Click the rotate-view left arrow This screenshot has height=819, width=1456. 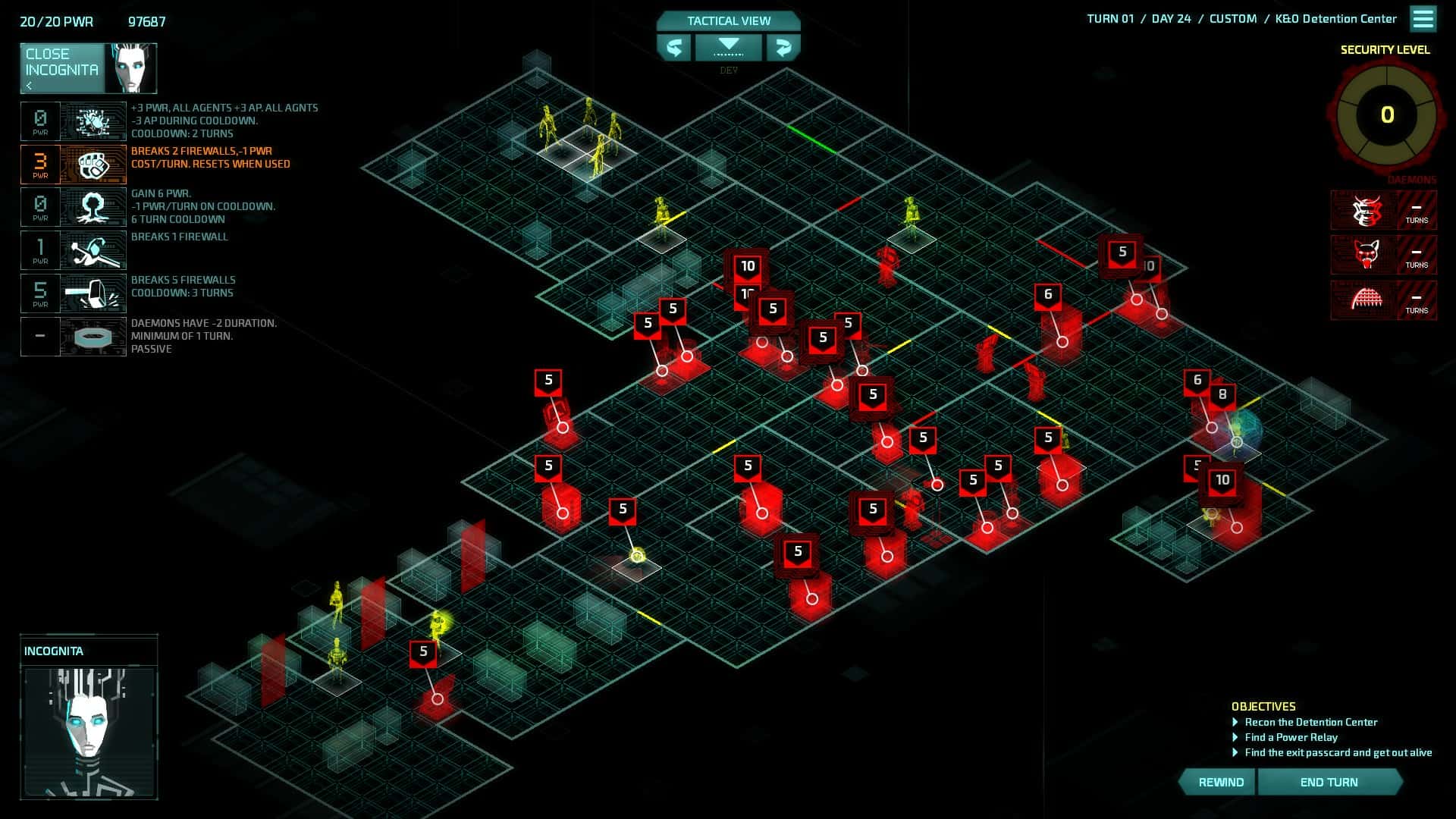675,48
